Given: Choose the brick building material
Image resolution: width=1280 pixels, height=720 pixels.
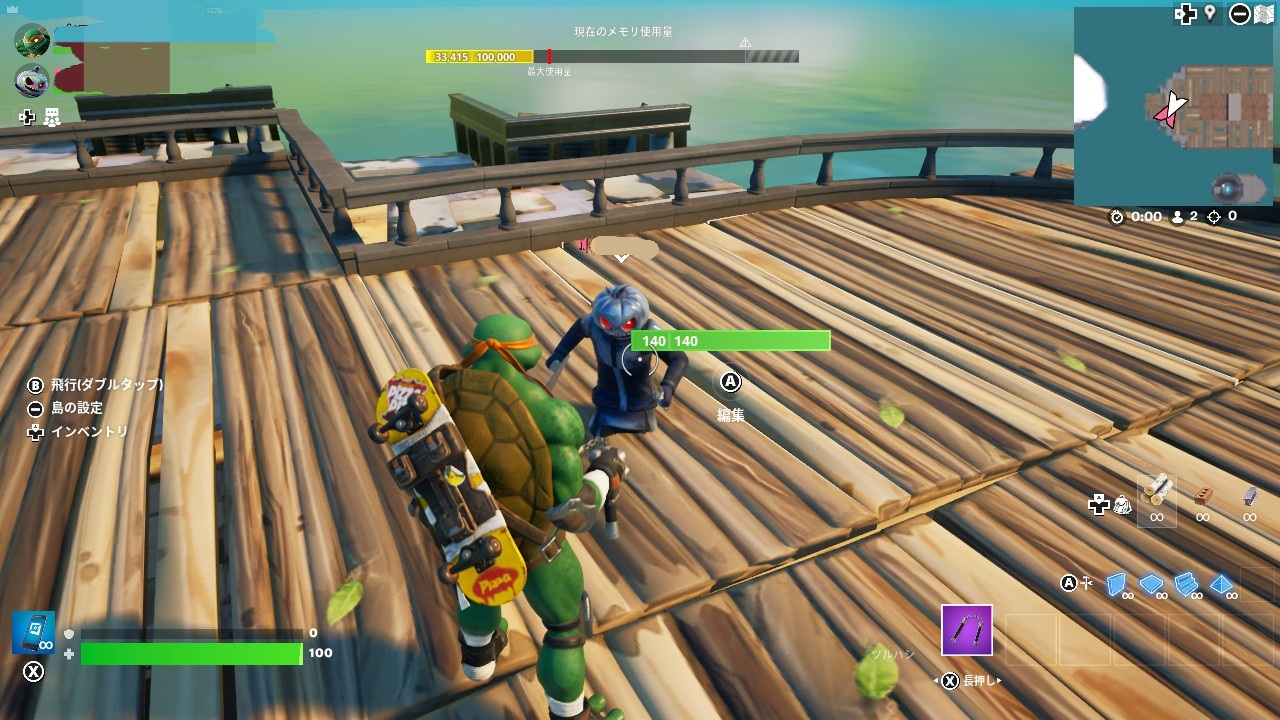Looking at the screenshot, I should 1204,495.
